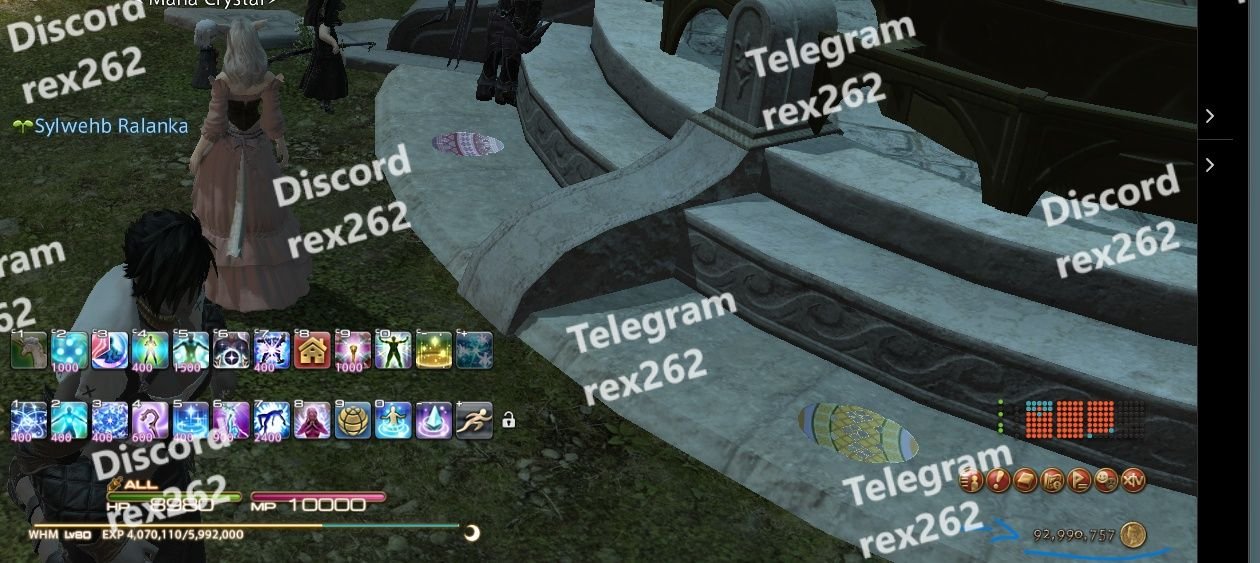This screenshot has height=563, width=1260.
Task: Open the XIV System menu button
Action: click(1133, 481)
